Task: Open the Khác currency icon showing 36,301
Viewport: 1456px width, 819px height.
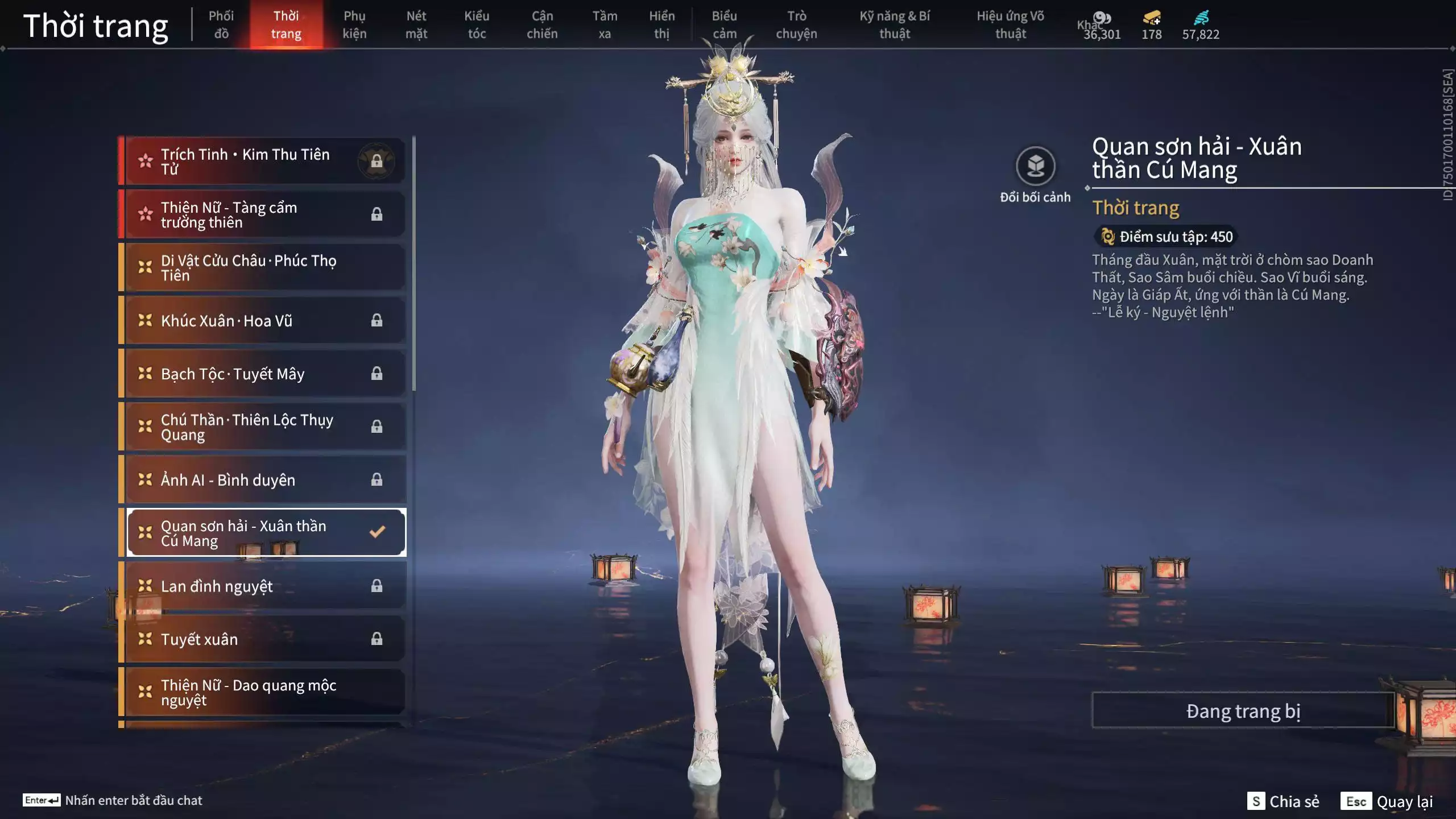Action: [x=1102, y=18]
